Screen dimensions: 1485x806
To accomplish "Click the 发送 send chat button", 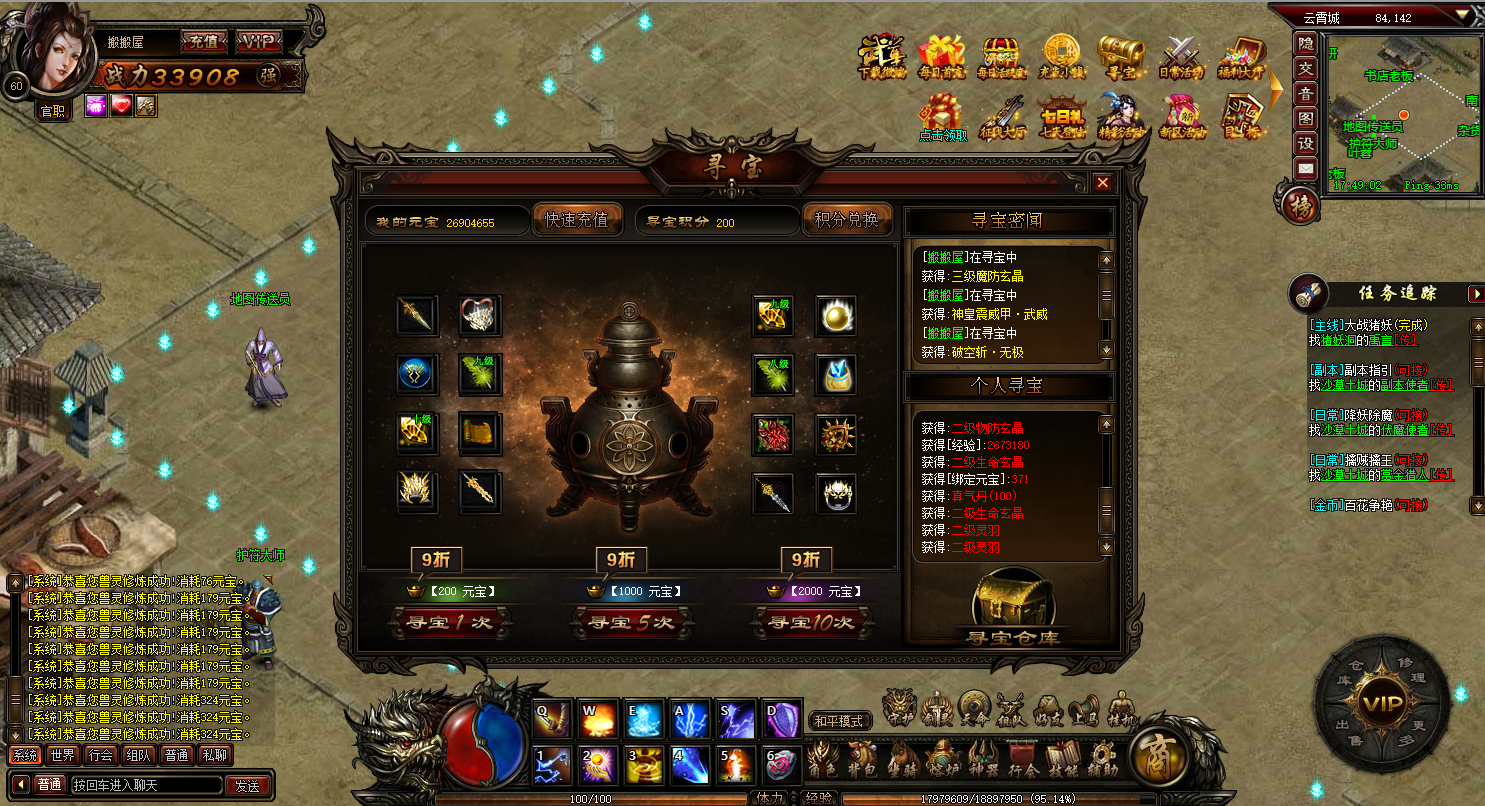I will click(x=248, y=785).
